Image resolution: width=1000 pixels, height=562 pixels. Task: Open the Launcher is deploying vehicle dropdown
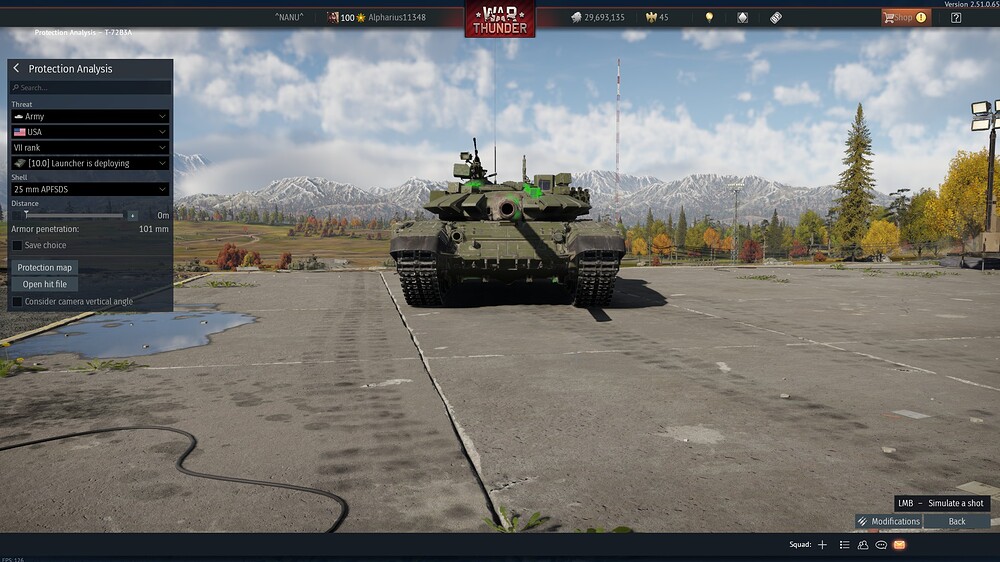coord(90,163)
